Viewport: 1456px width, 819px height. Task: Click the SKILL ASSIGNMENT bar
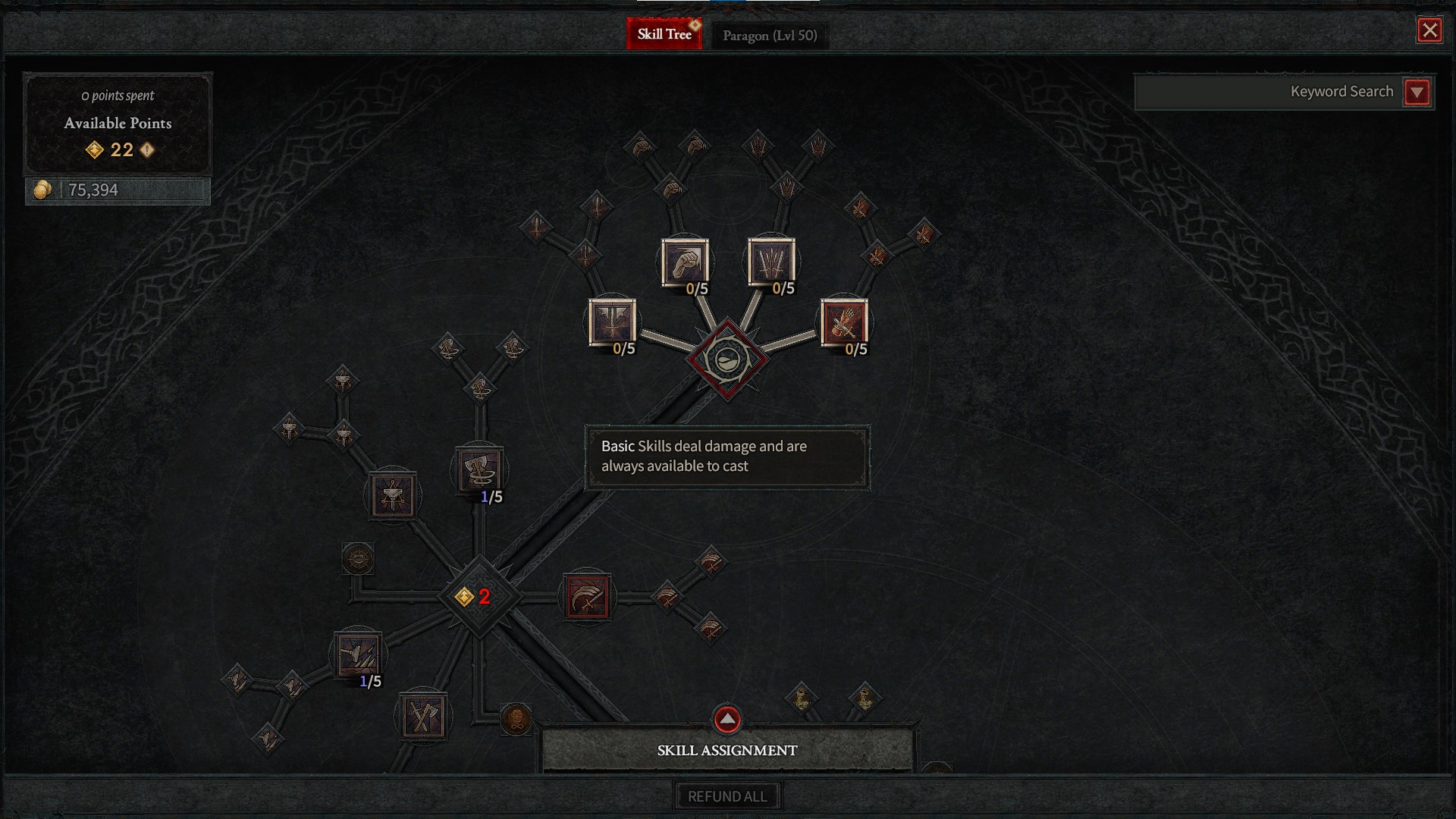726,751
